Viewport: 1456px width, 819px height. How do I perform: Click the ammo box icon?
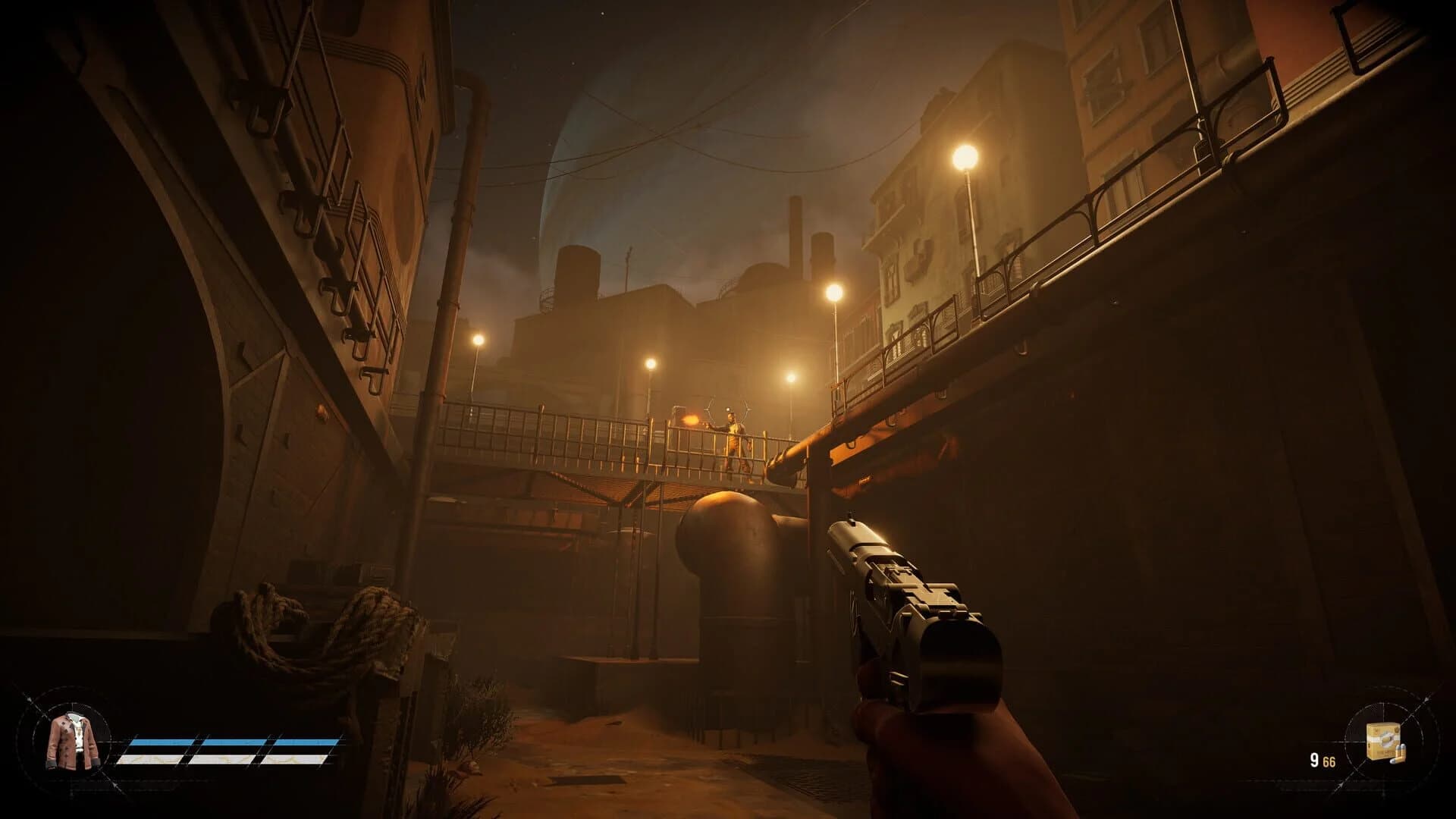pyautogui.click(x=1384, y=739)
